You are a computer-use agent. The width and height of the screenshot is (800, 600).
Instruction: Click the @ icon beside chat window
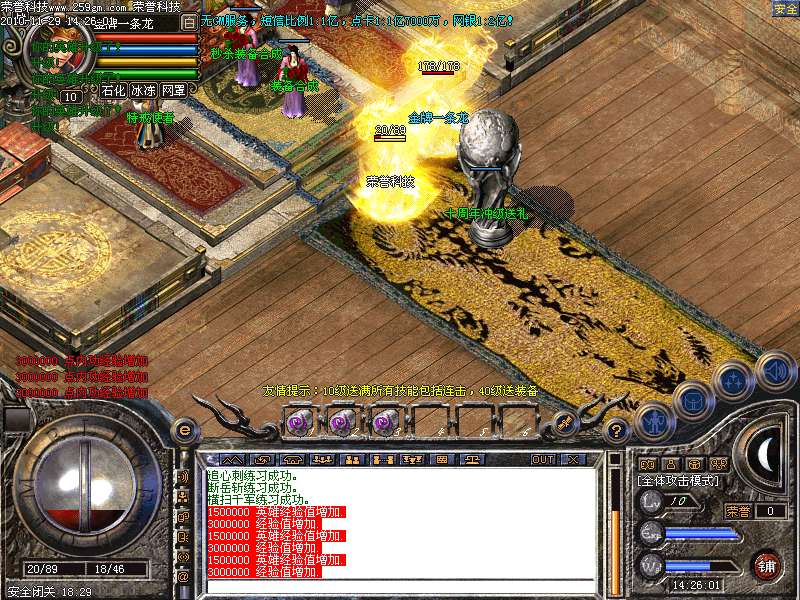(x=183, y=577)
